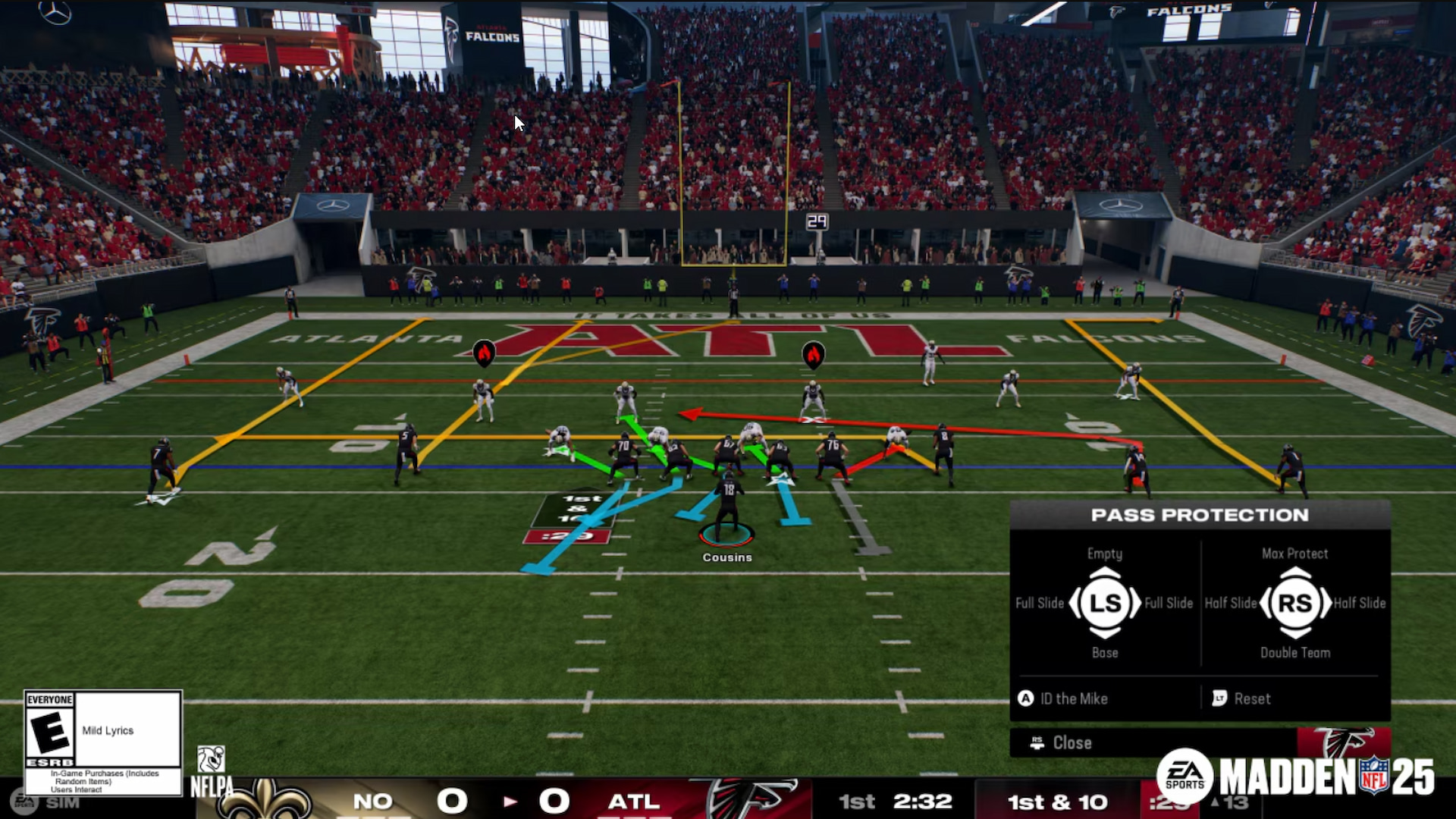
Task: Click the LT icon beside Reset
Action: 1221,699
